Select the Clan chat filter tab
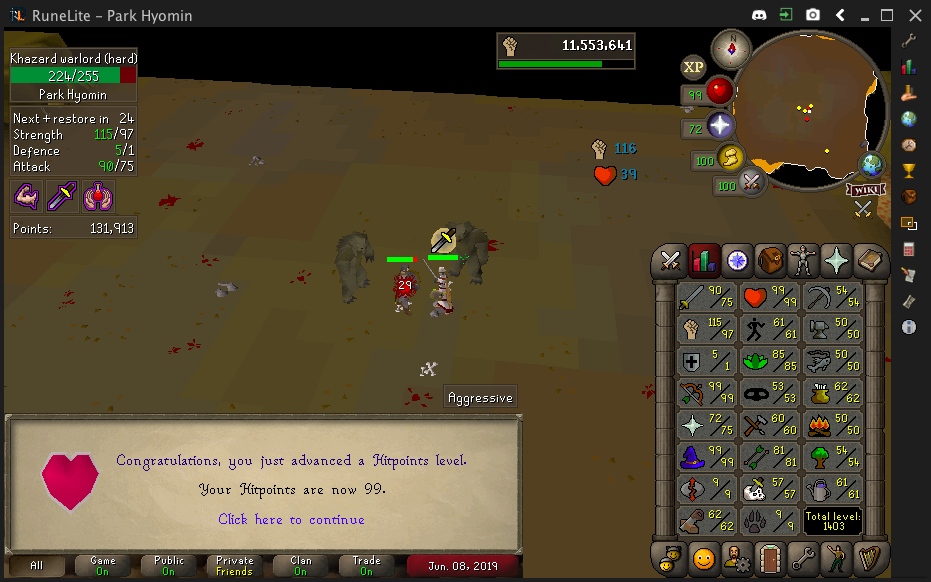Screen dimensions: 931x582 [x=301, y=567]
